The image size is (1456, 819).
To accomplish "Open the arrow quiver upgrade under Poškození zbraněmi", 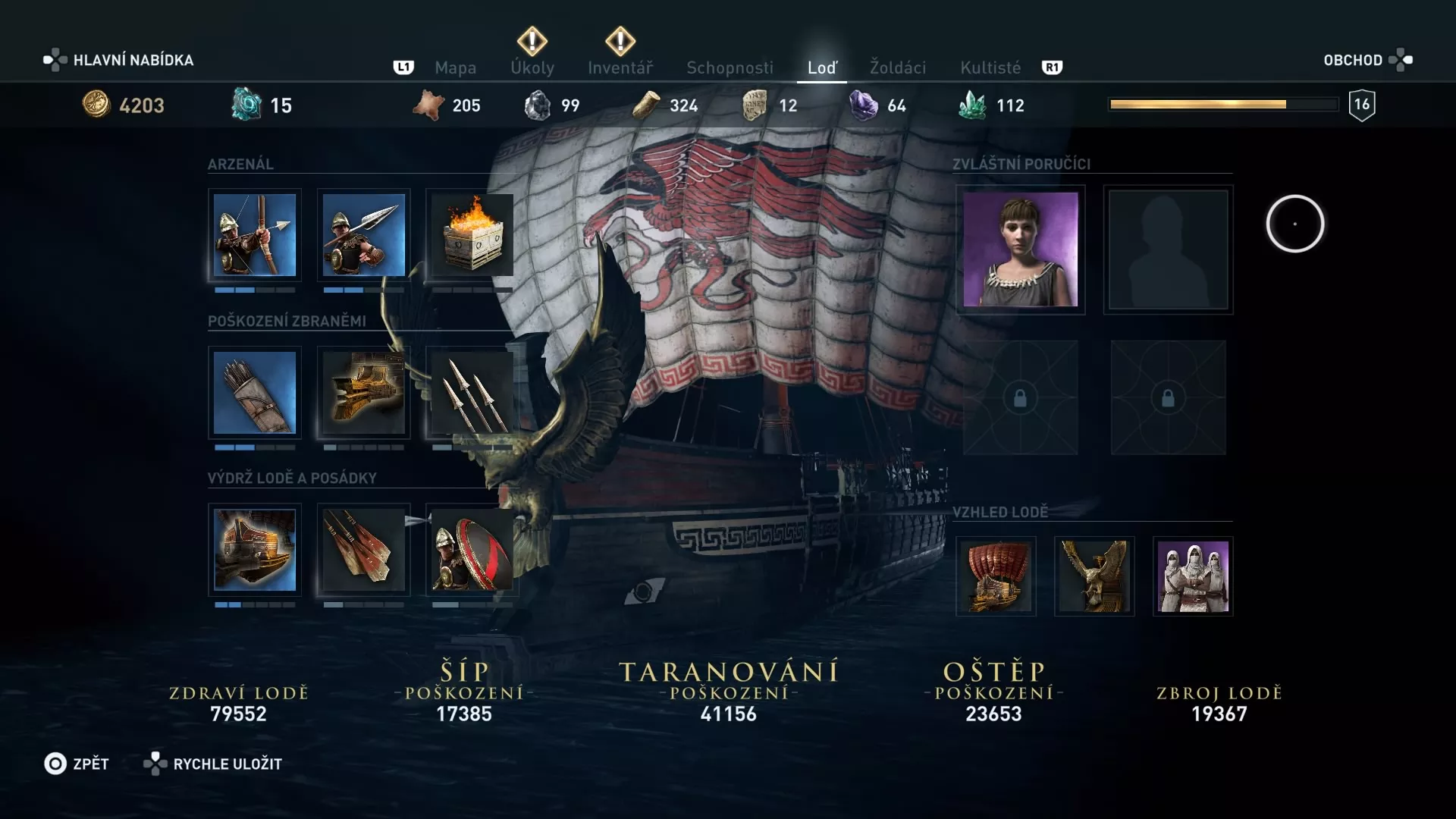I will 255,393.
